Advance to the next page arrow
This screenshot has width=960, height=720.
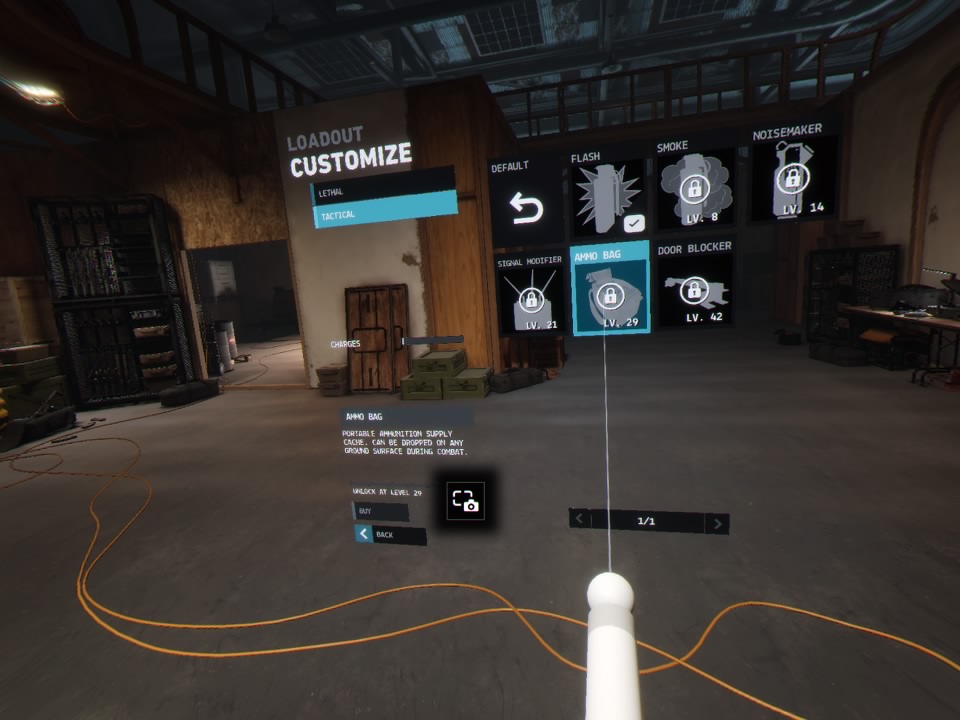[716, 523]
